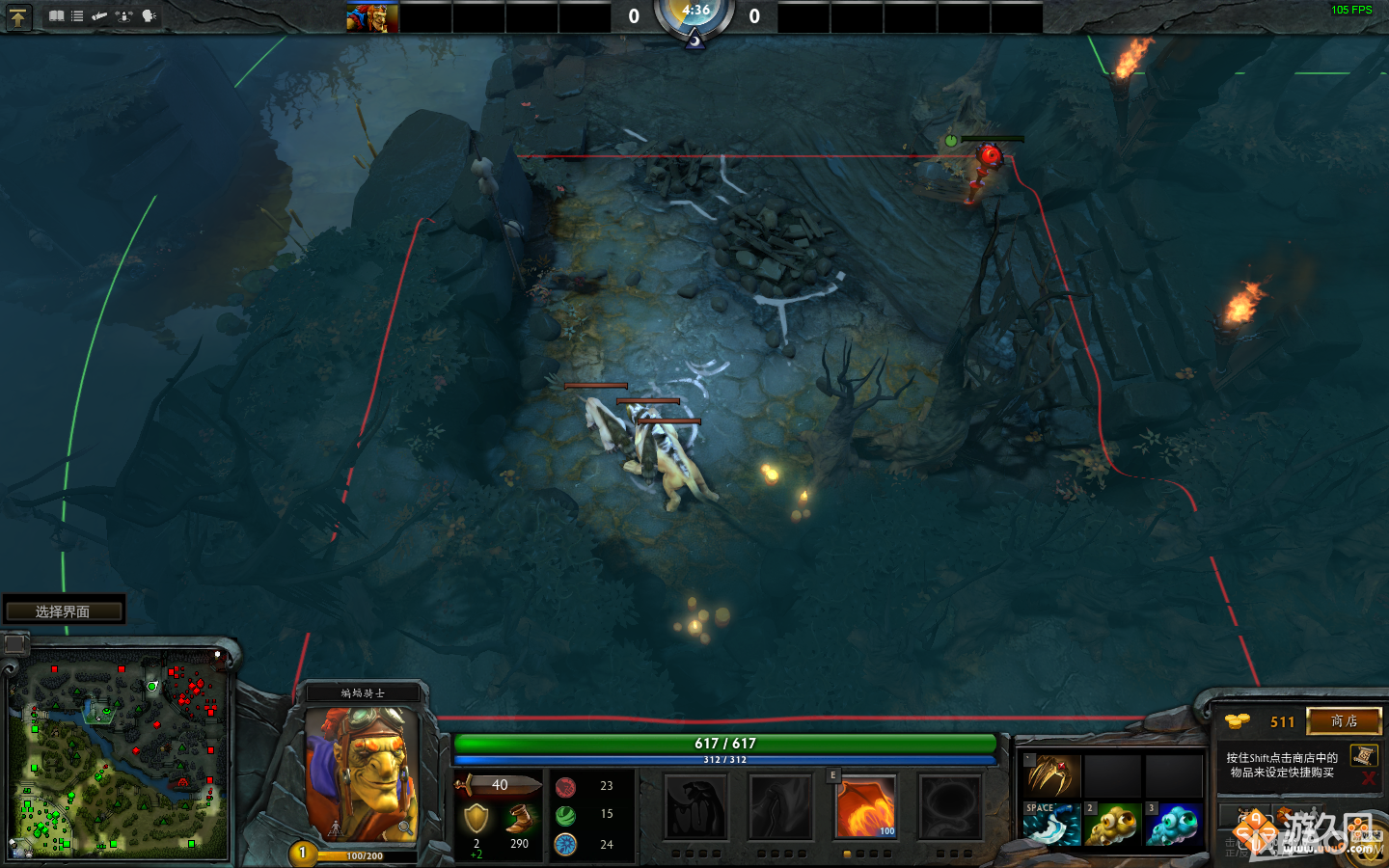Select Sticky Napalm in the first ability slot
Image resolution: width=1389 pixels, height=868 pixels.
696,807
